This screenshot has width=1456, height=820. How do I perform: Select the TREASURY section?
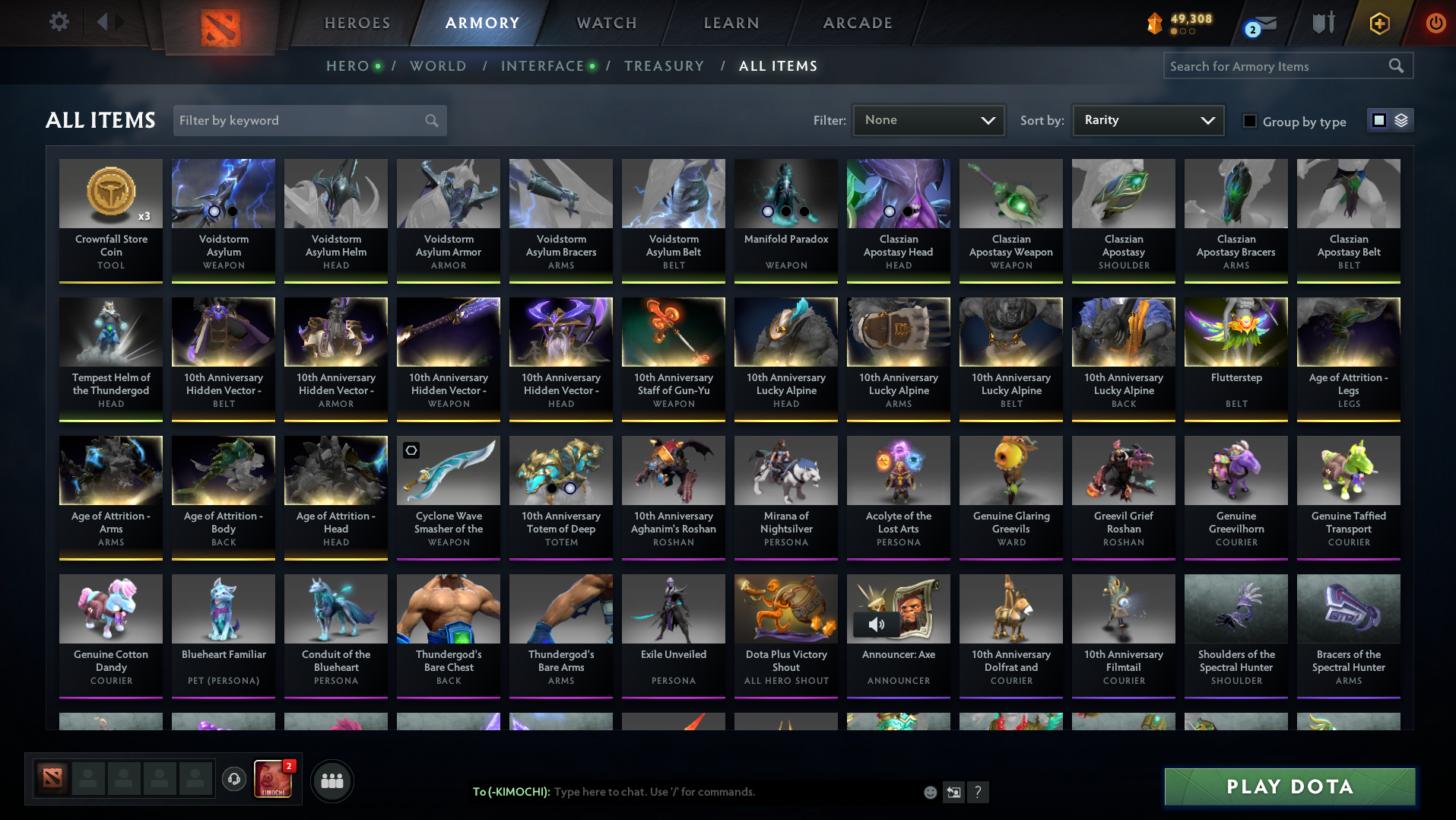tap(664, 66)
